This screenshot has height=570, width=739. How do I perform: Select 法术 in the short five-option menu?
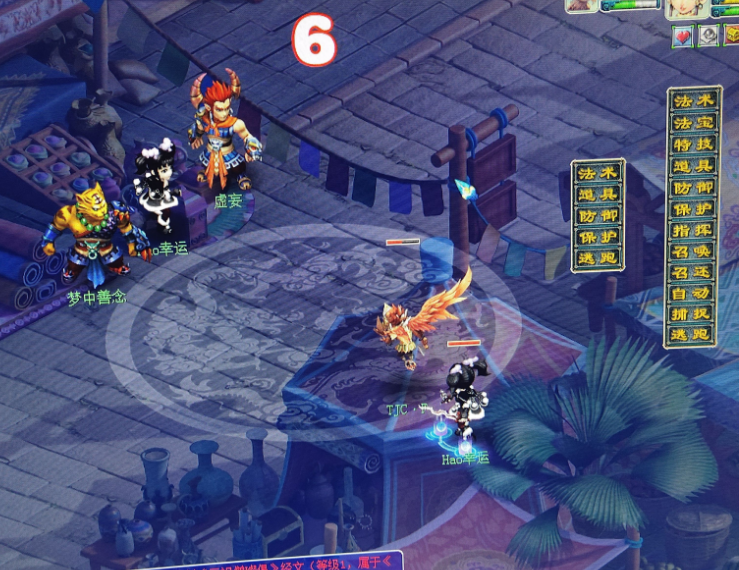tap(598, 172)
